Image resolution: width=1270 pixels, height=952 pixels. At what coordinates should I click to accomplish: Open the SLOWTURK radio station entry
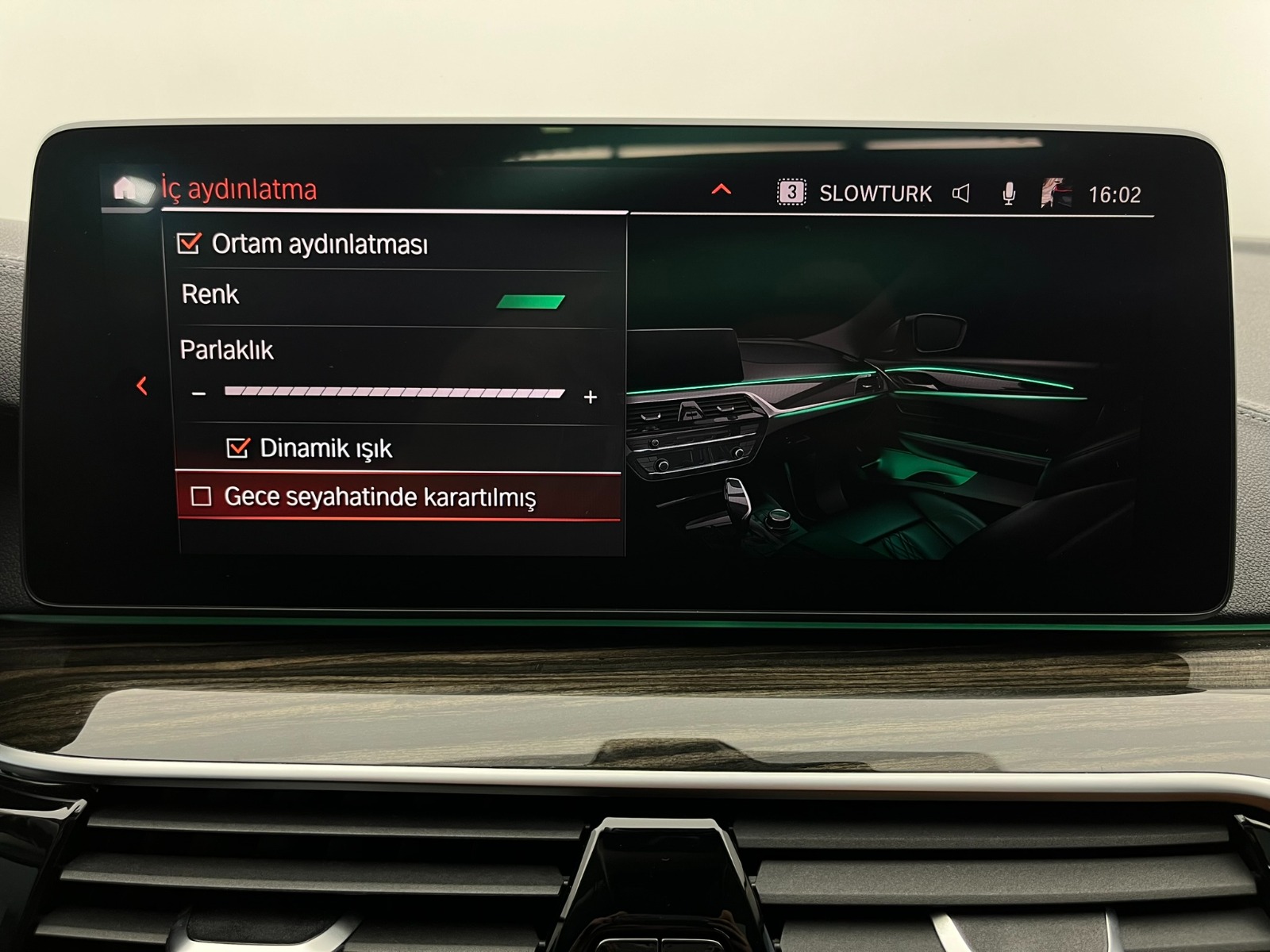(x=875, y=194)
